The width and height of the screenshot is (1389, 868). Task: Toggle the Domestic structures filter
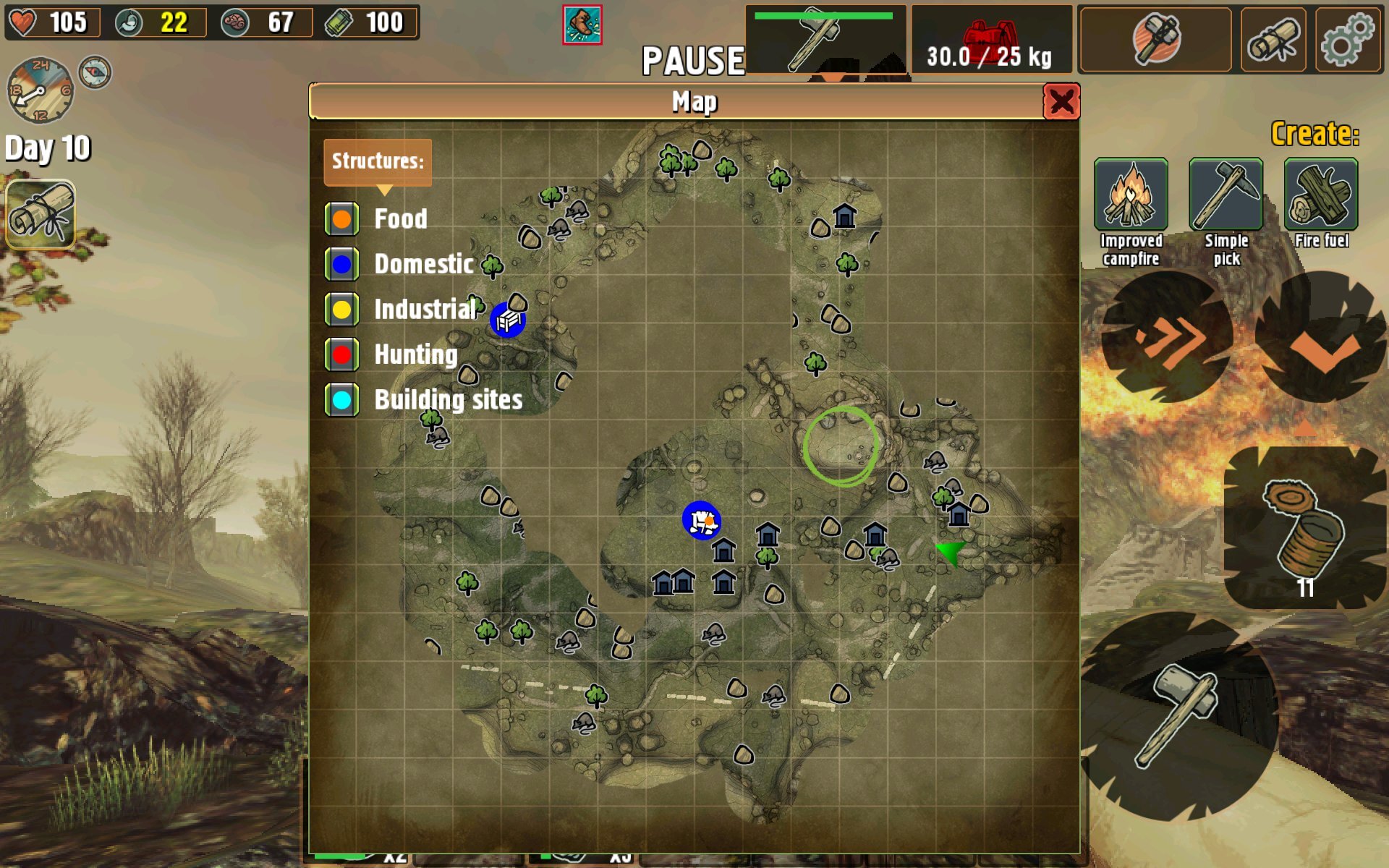(341, 264)
